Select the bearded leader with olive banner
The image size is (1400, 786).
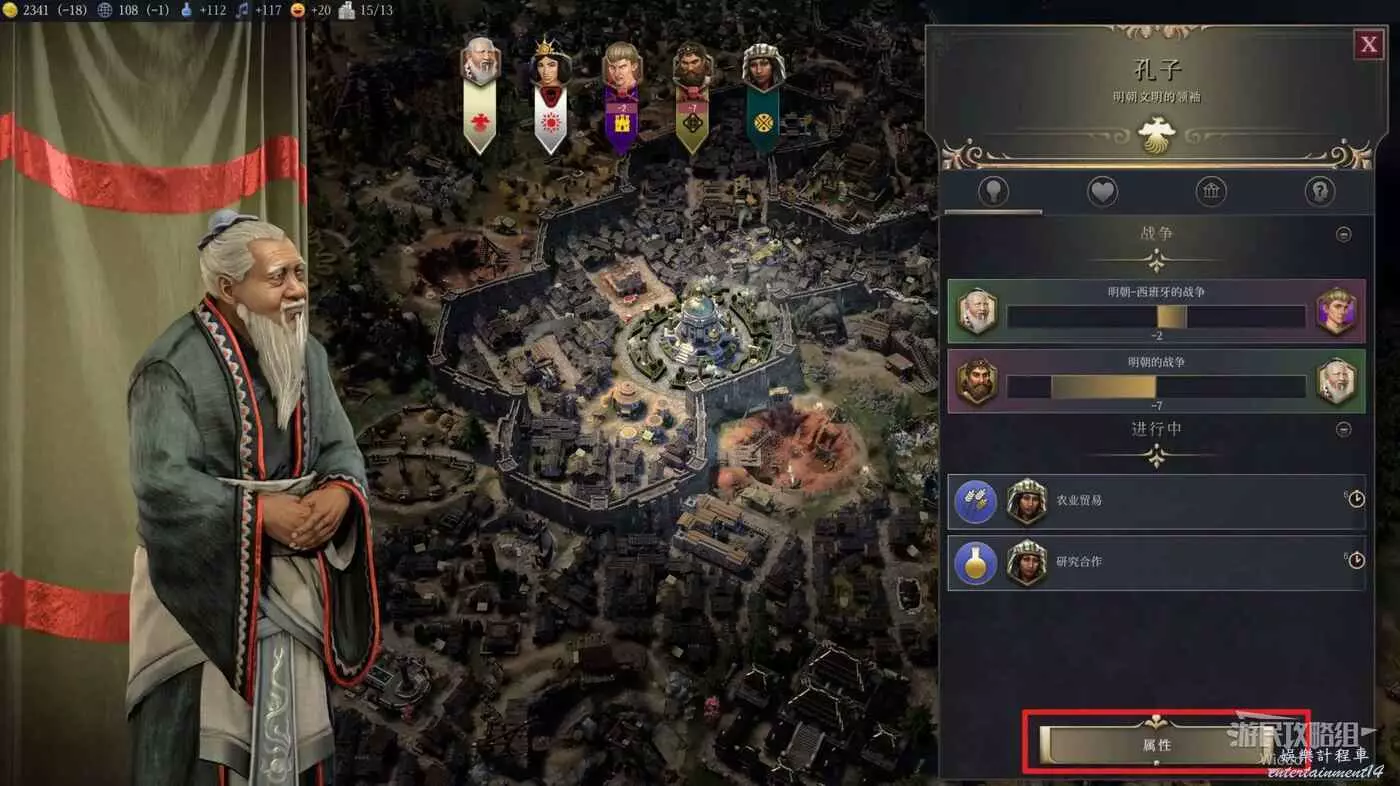(691, 68)
